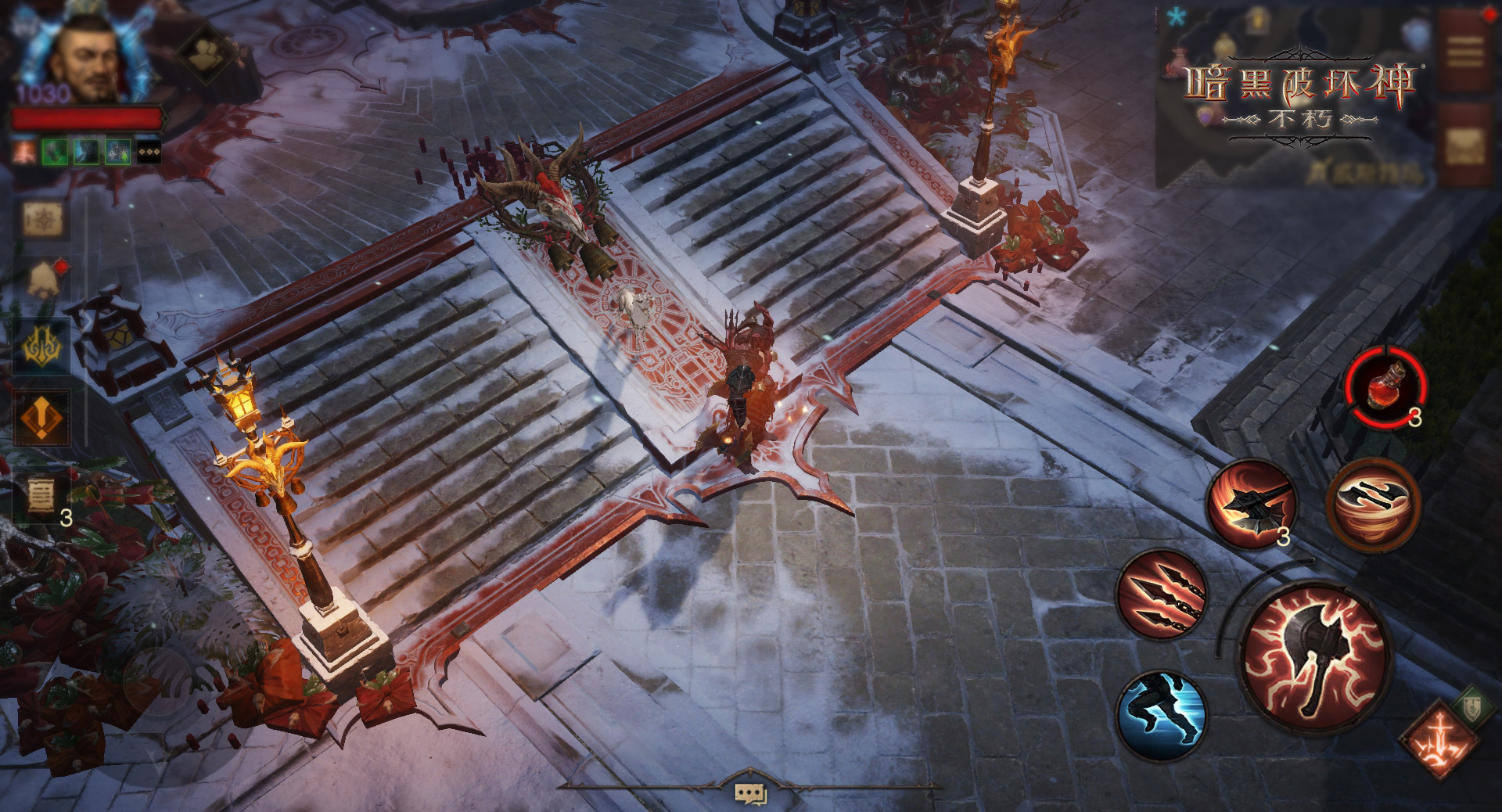Activate the hammer skill with 3 charges

[x=1251, y=502]
